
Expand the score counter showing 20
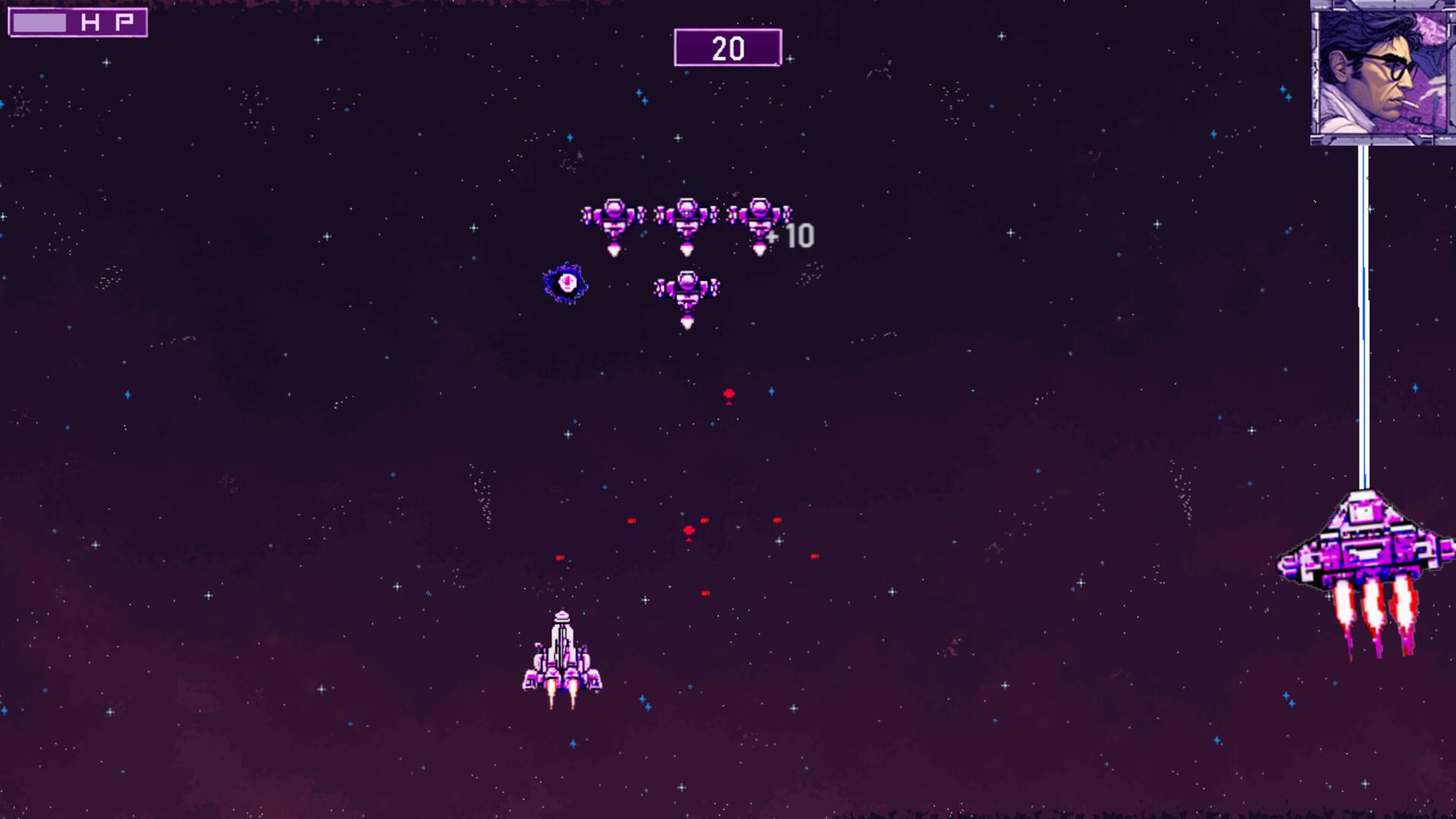click(x=727, y=47)
